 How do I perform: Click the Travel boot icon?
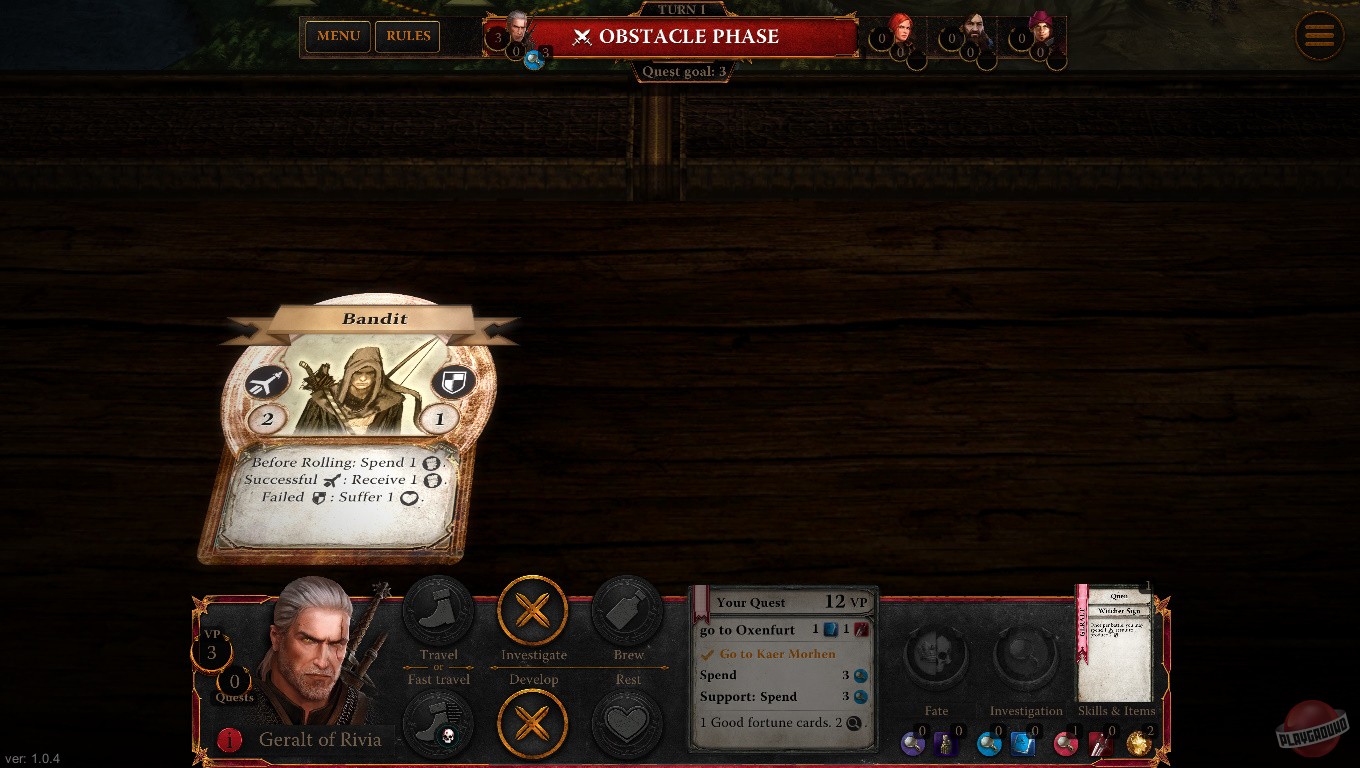click(438, 611)
